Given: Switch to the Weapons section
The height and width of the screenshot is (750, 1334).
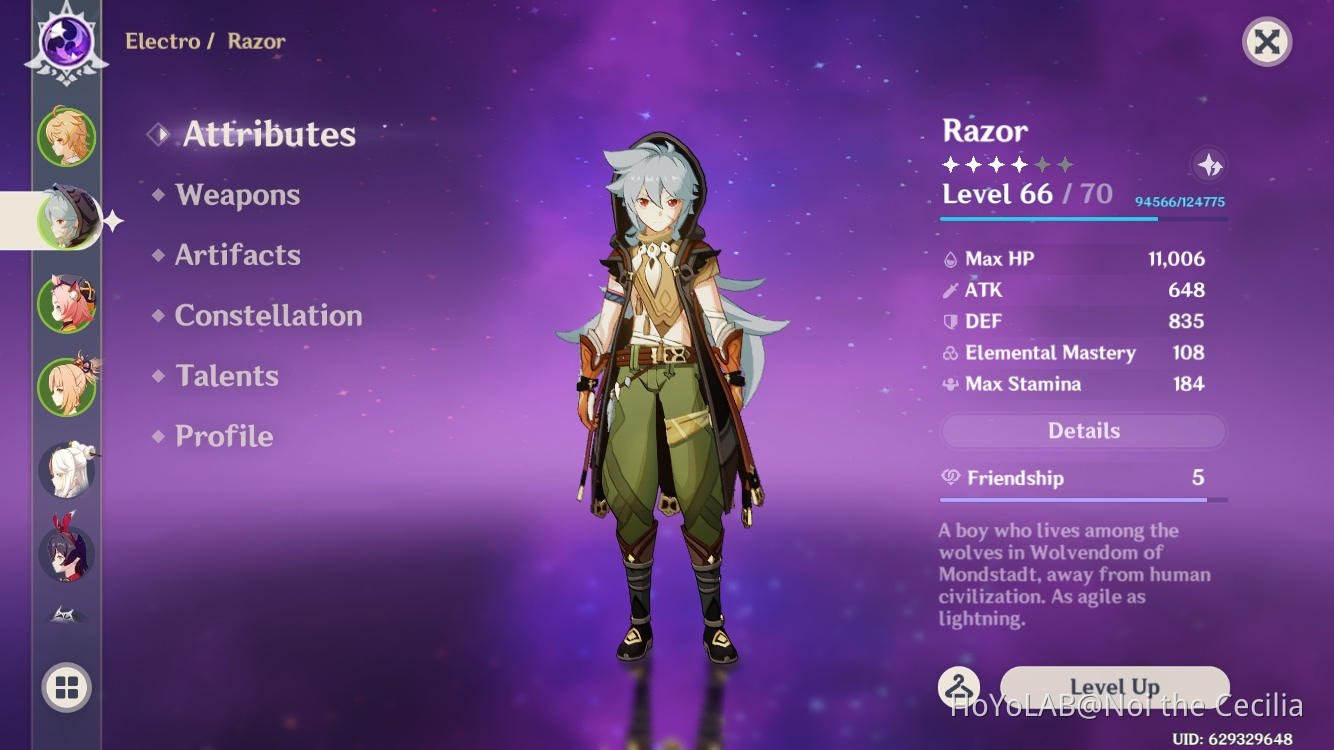Looking at the screenshot, I should pos(238,194).
